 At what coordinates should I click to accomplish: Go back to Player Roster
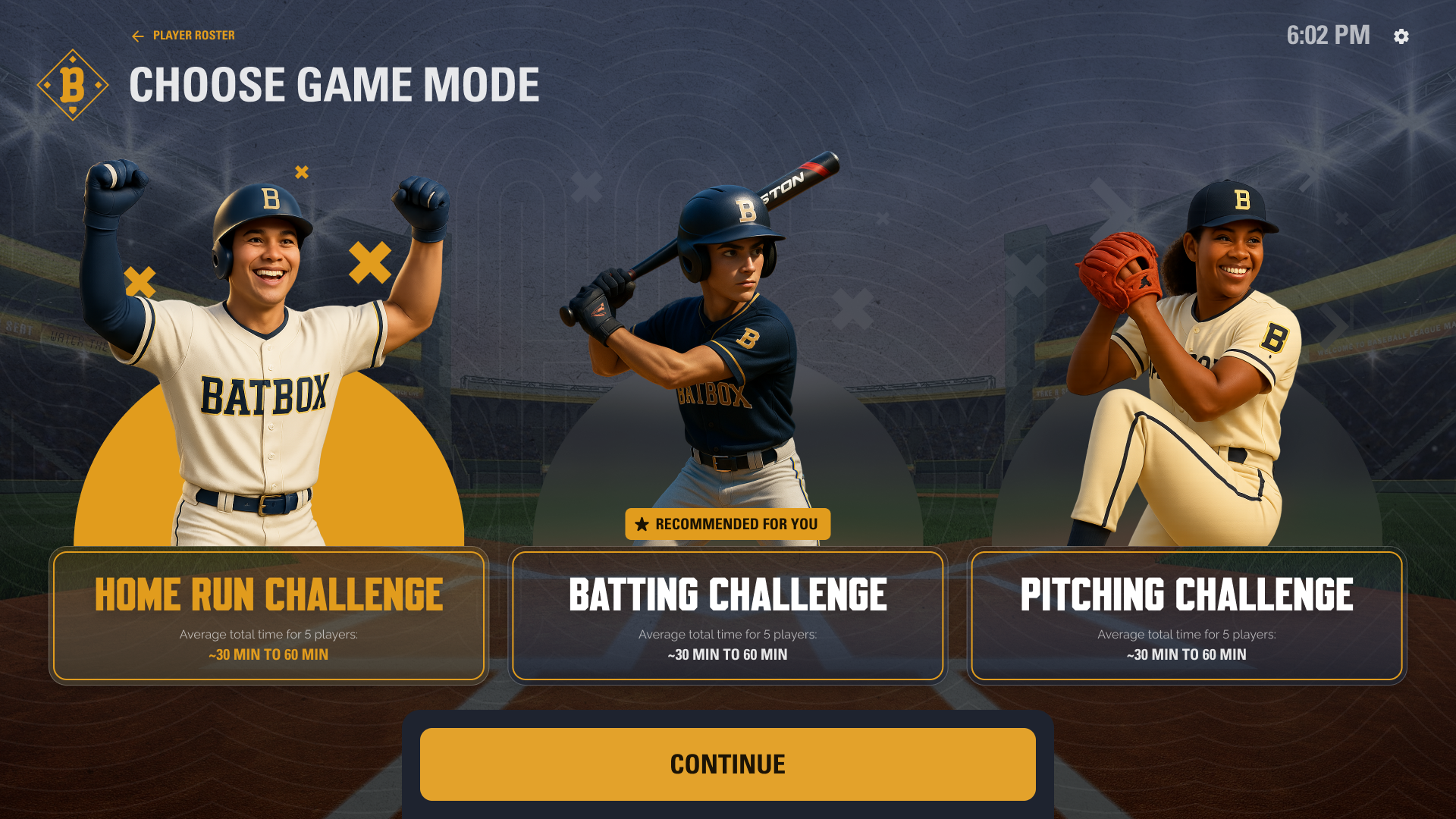[184, 36]
